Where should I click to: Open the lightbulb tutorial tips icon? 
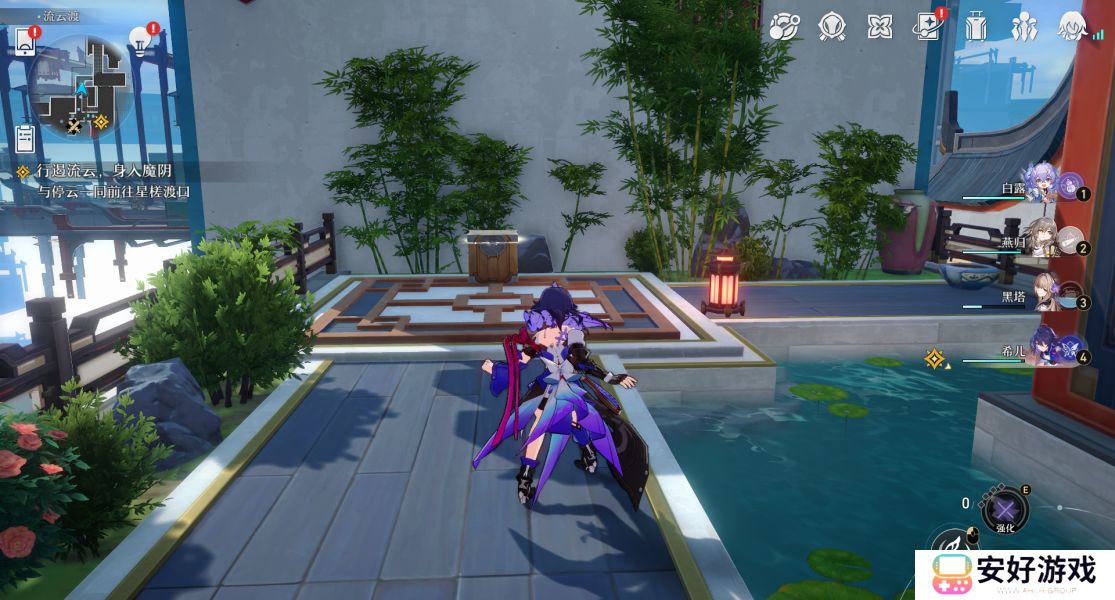point(140,41)
